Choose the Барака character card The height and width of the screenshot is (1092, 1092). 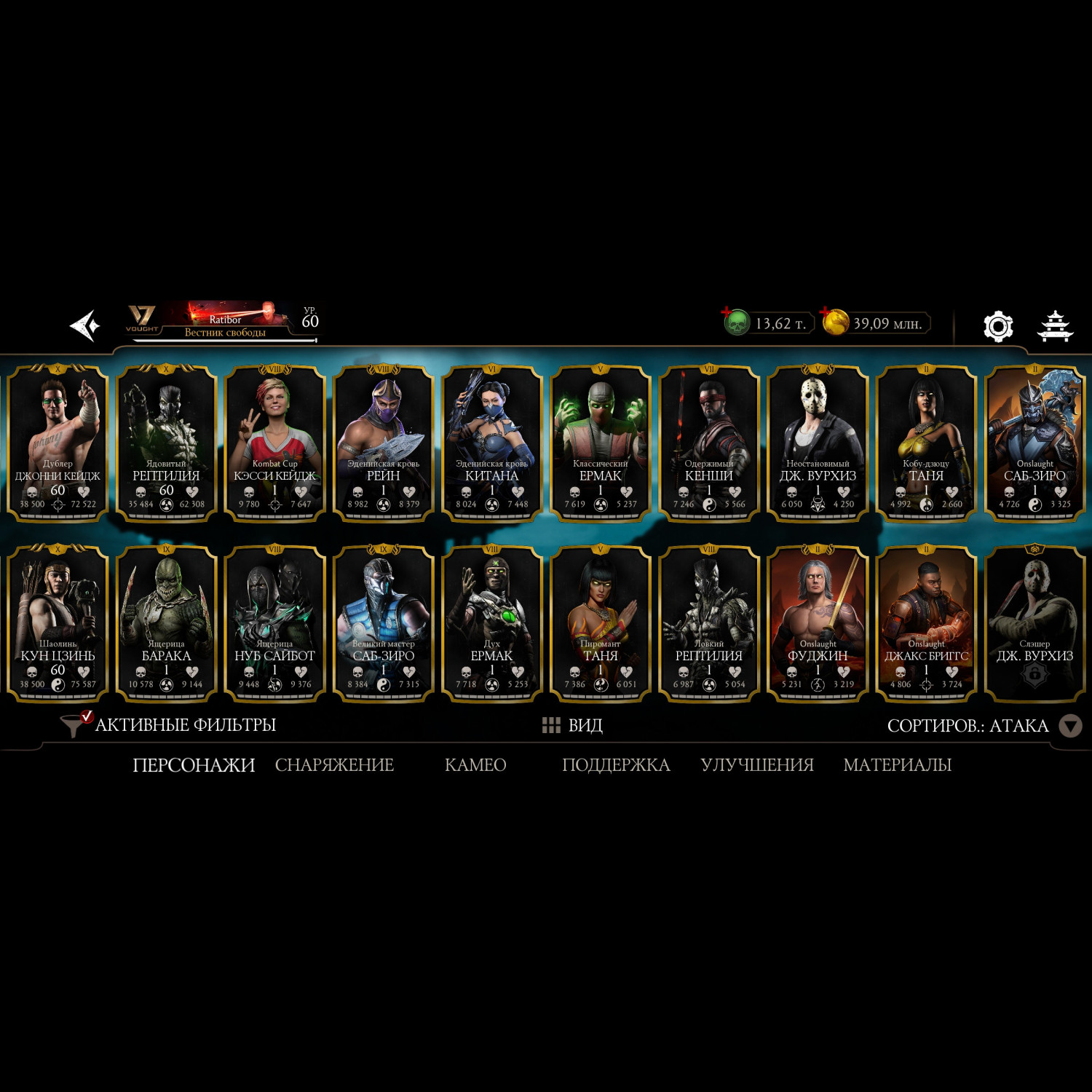click(166, 624)
